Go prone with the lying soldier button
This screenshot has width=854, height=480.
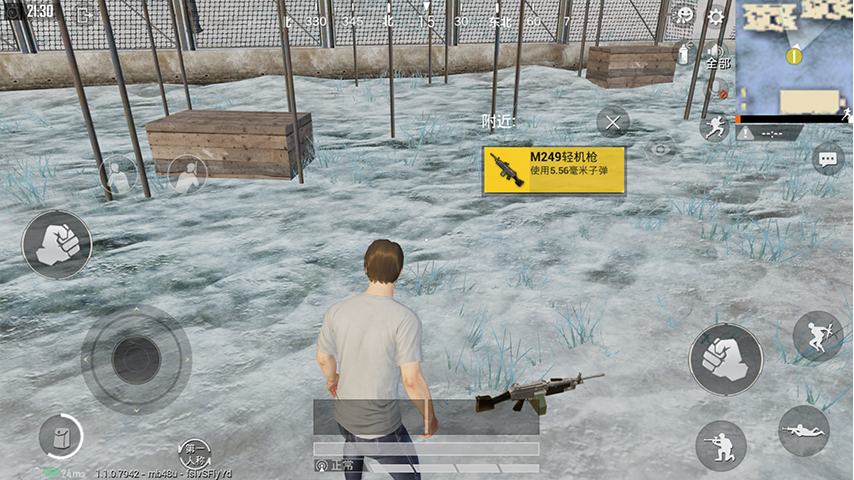tap(803, 430)
